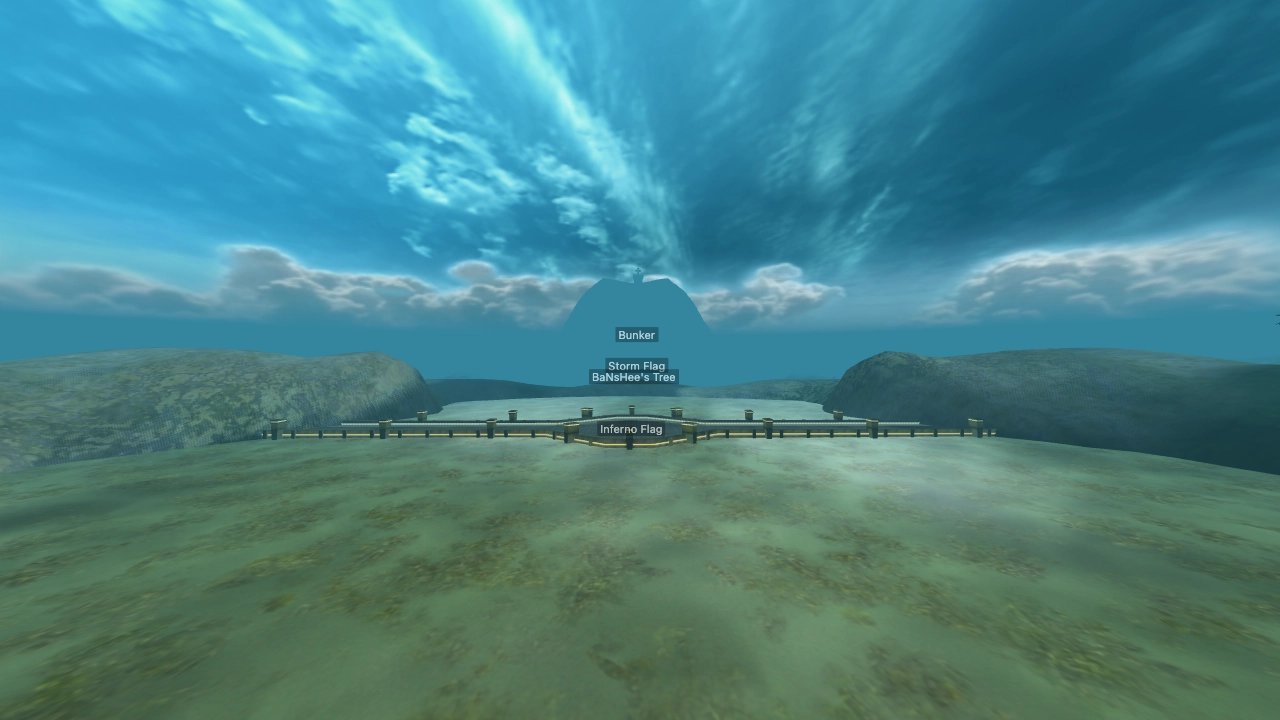The image size is (1280, 720).
Task: Click the Bunker location label
Action: pyautogui.click(x=636, y=335)
